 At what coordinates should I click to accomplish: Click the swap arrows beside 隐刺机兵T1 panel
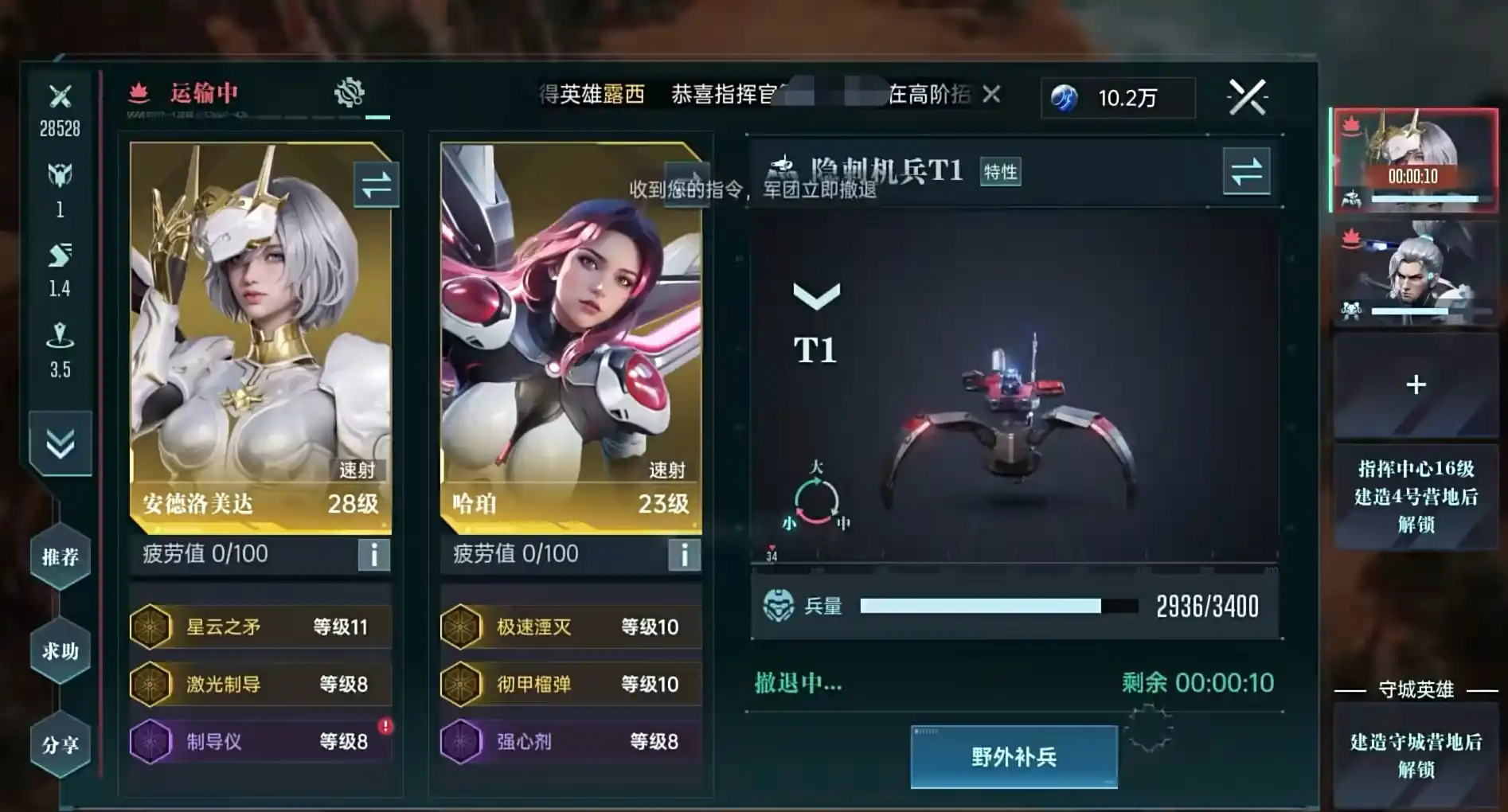[x=1248, y=170]
